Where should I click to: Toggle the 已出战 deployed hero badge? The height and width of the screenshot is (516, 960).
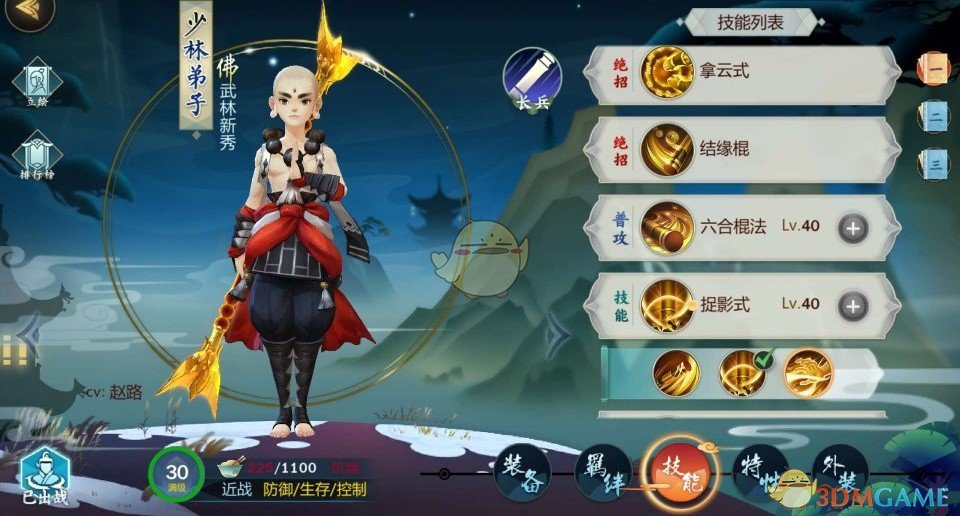coord(44,478)
